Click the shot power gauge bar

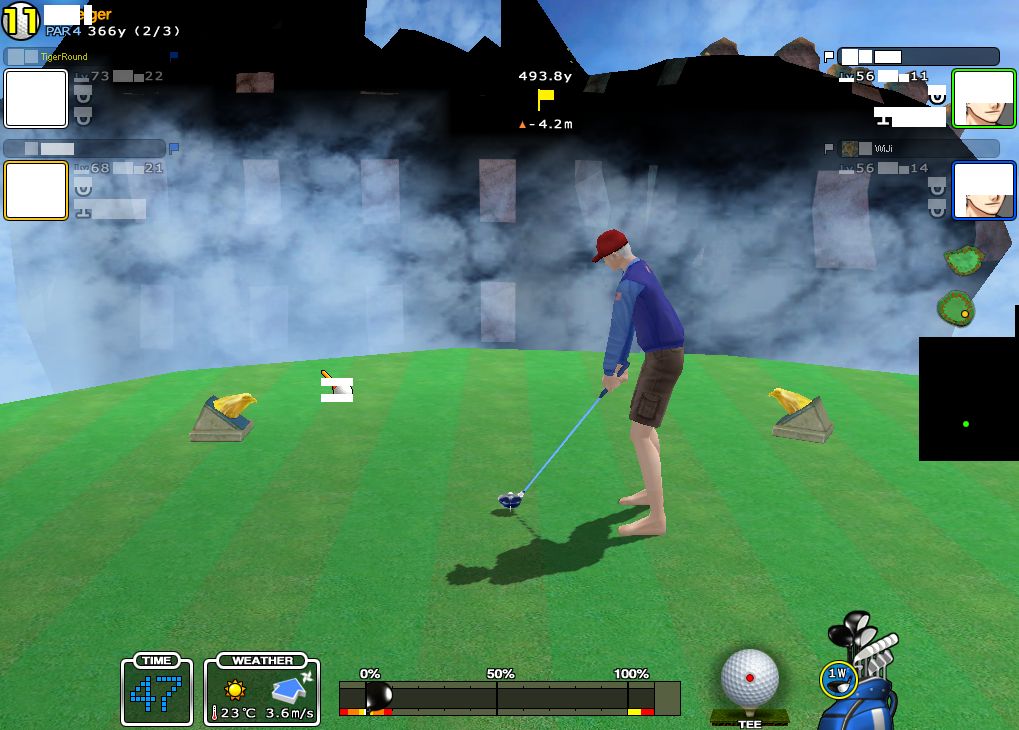pyautogui.click(x=509, y=697)
